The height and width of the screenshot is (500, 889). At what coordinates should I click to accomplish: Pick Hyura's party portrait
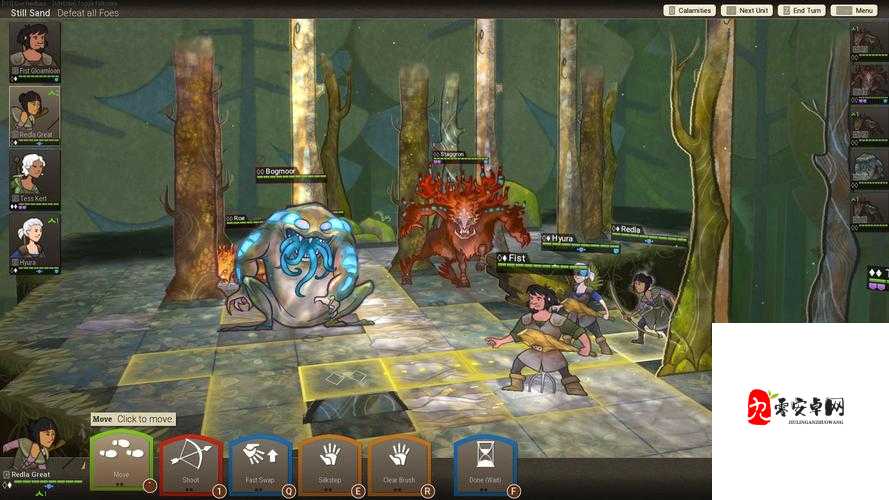tap(35, 241)
